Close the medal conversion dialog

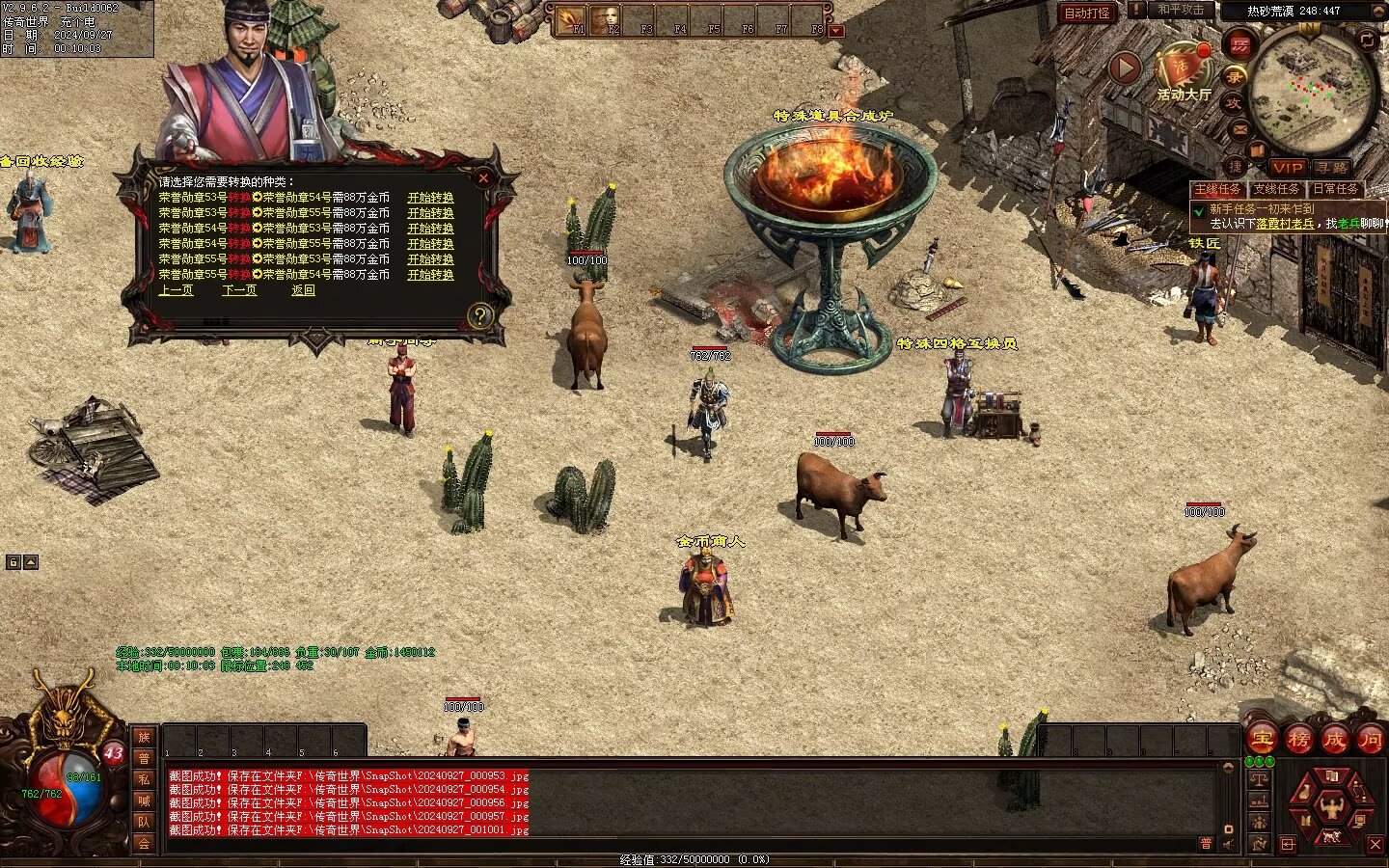pyautogui.click(x=483, y=178)
